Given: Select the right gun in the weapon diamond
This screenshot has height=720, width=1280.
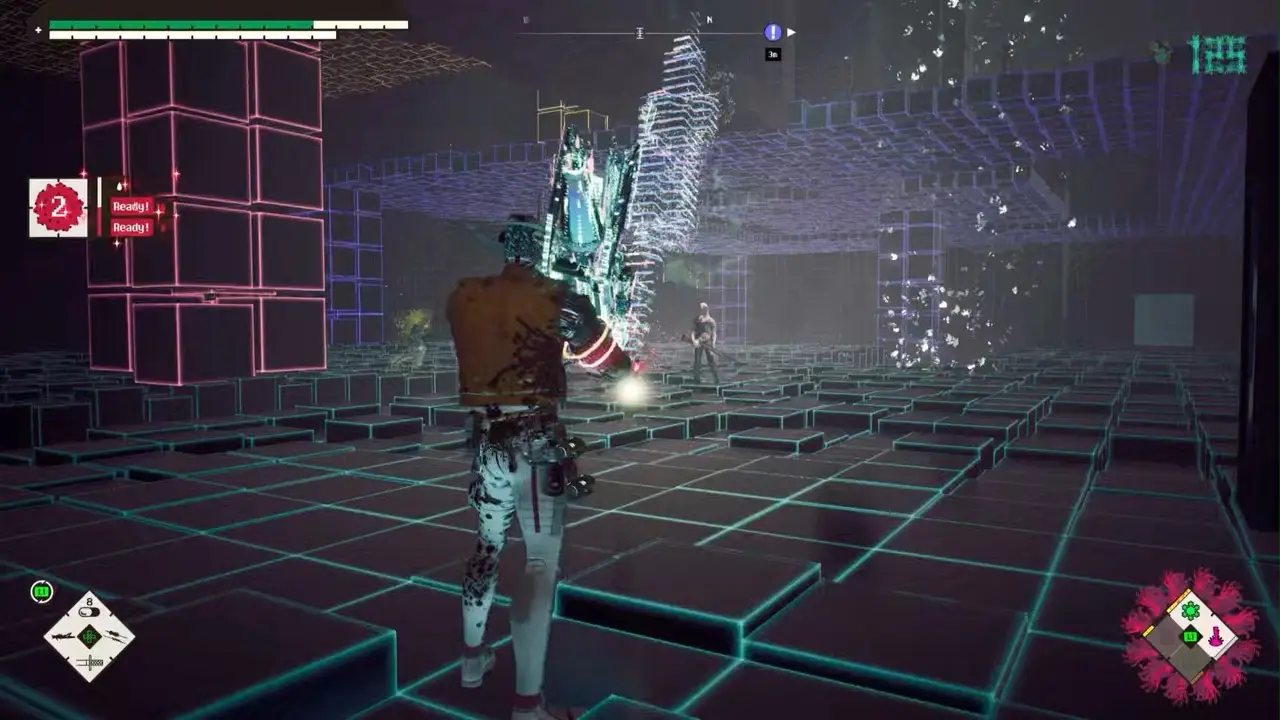Looking at the screenshot, I should [116, 636].
